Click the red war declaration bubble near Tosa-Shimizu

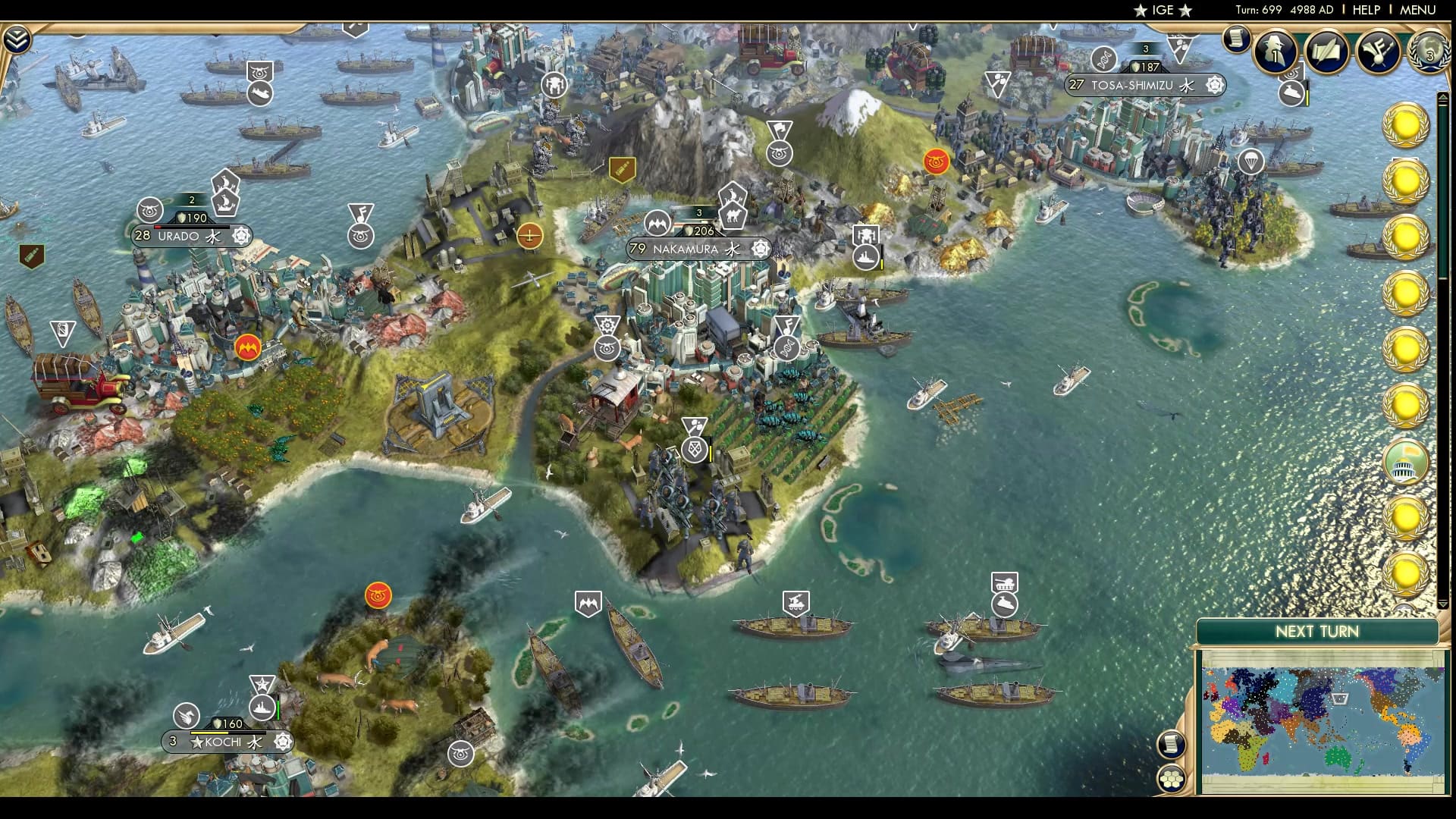pos(935,162)
